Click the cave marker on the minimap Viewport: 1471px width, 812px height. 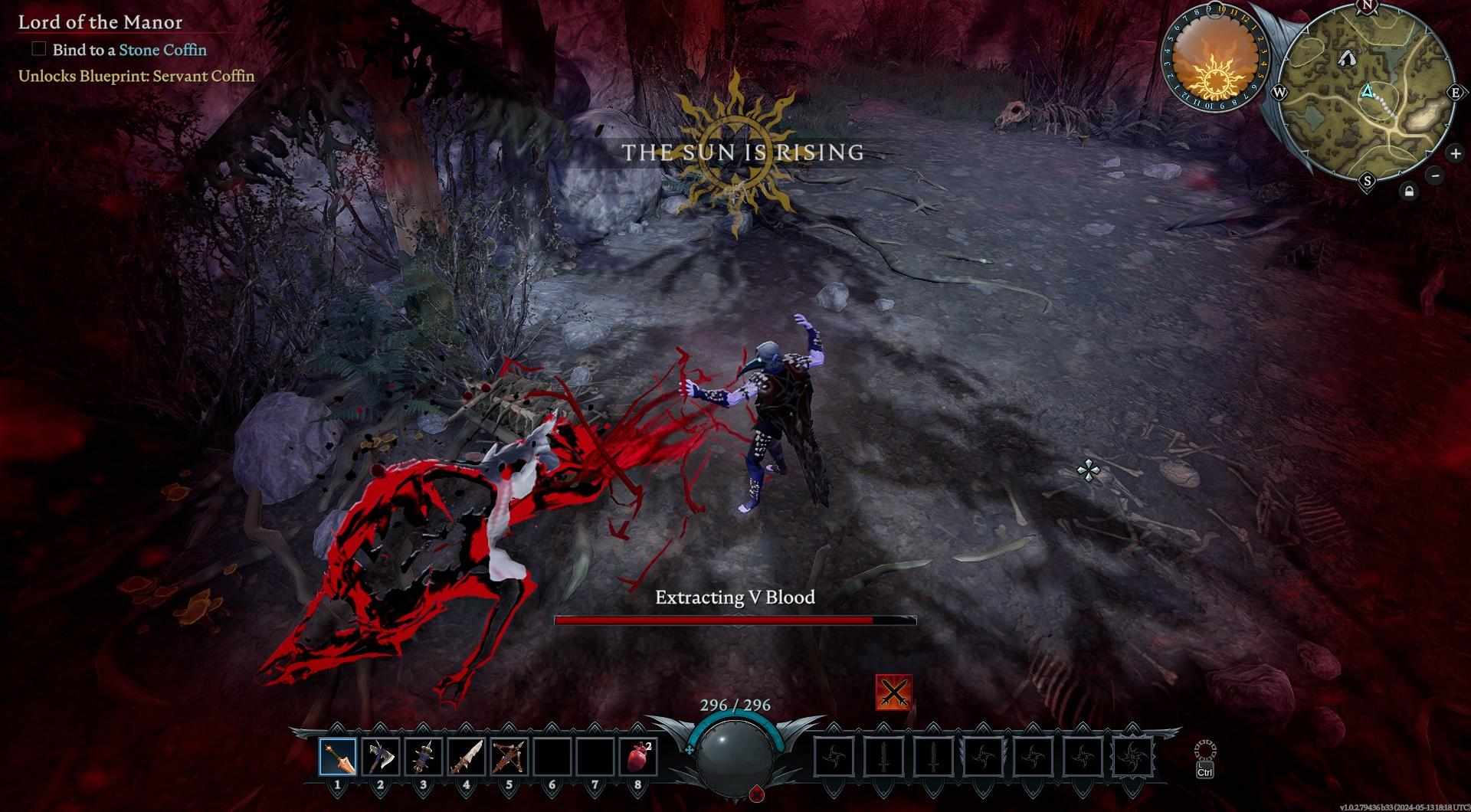pyautogui.click(x=1346, y=57)
